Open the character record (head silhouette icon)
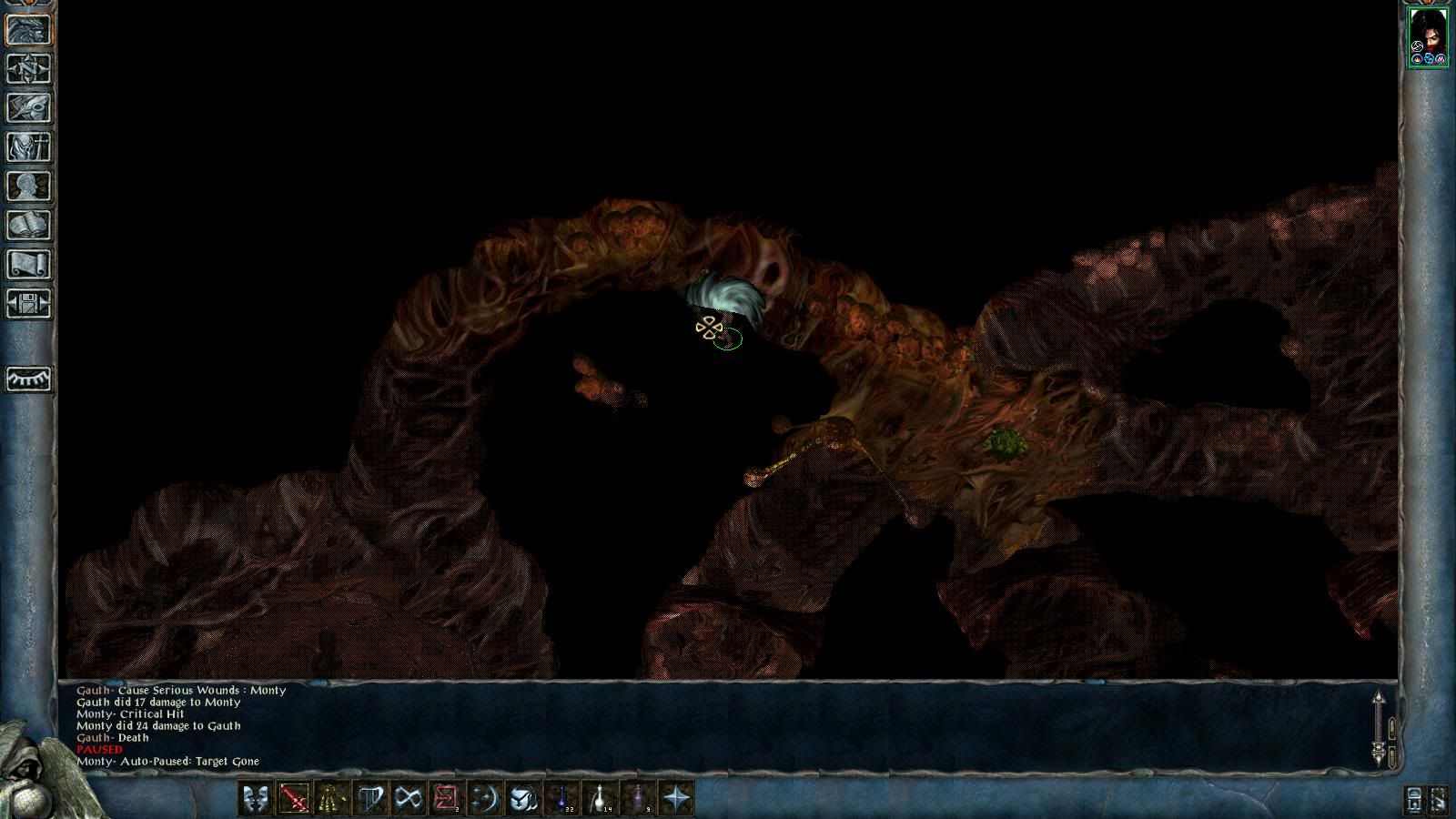The width and height of the screenshot is (1456, 819). point(29,187)
